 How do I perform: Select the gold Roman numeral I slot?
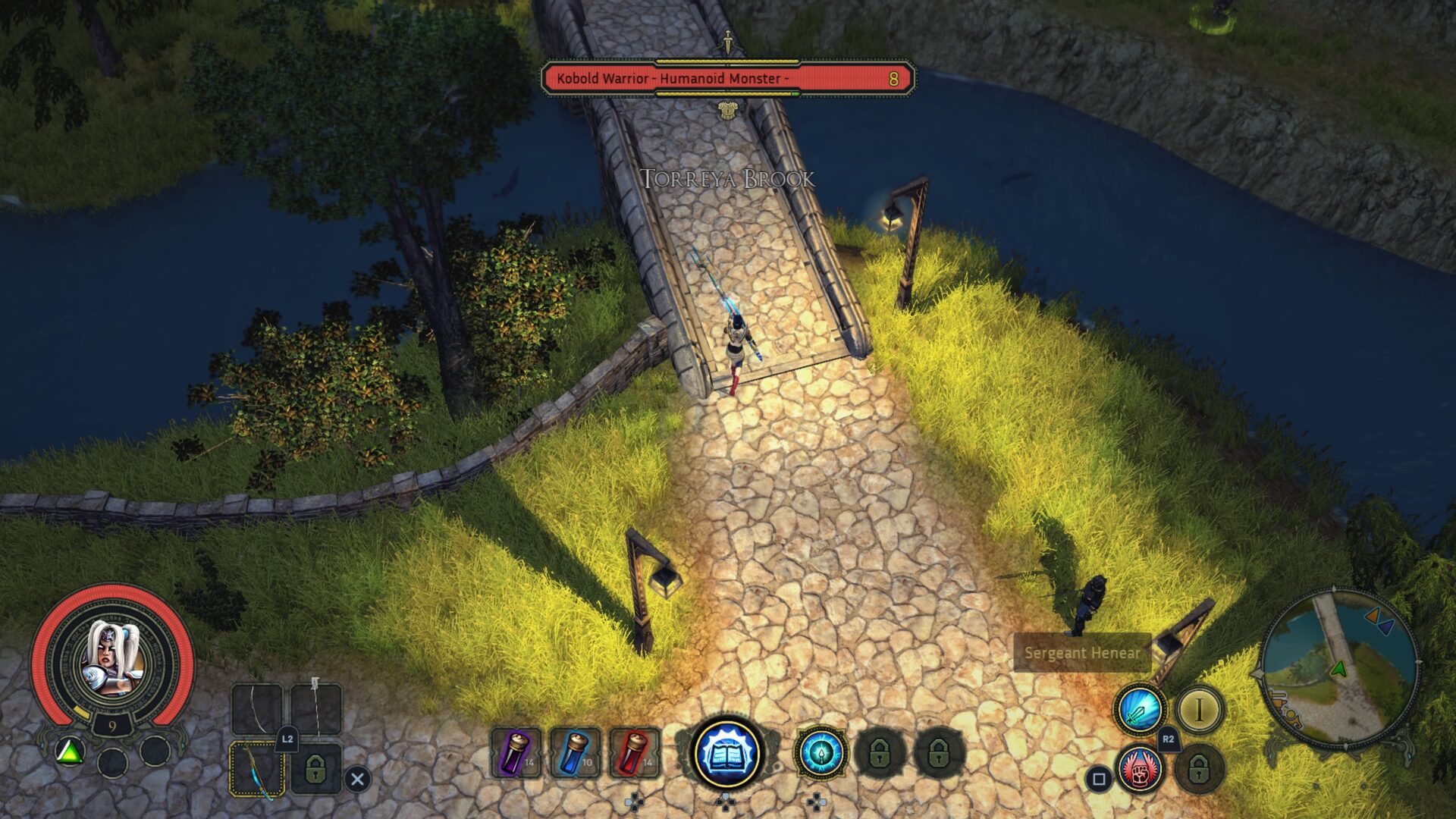click(x=1199, y=711)
